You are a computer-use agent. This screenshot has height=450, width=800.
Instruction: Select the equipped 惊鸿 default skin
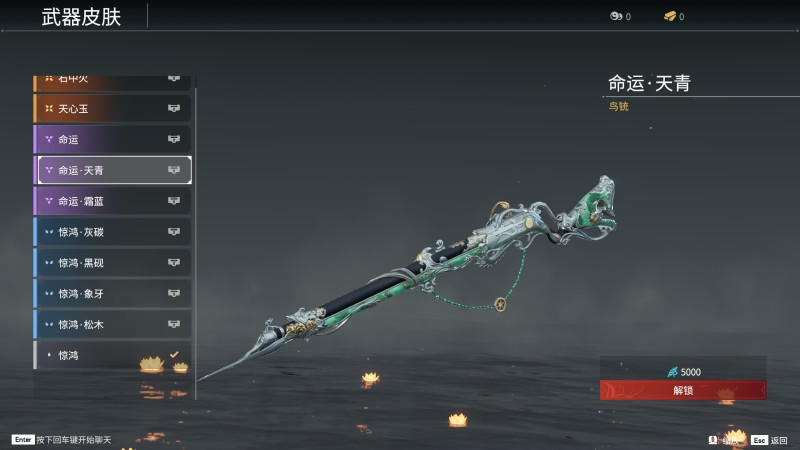coord(113,356)
